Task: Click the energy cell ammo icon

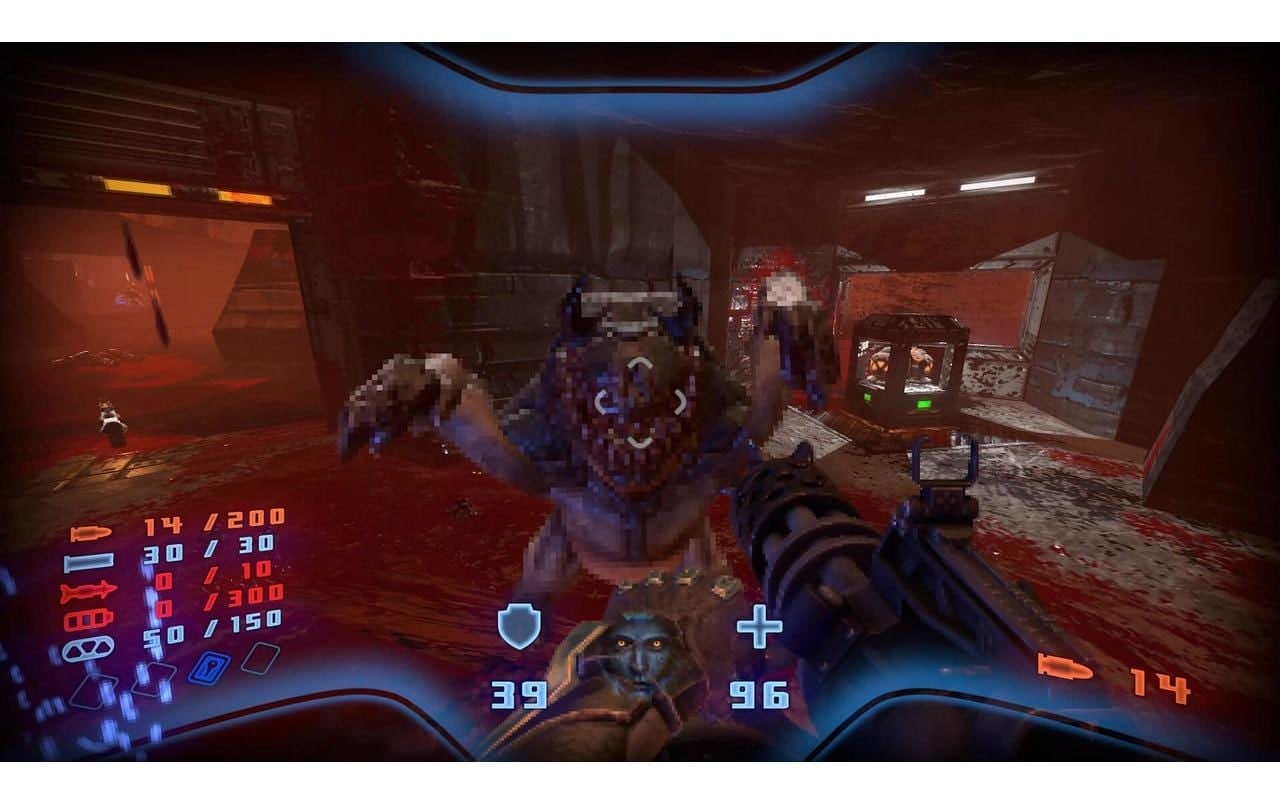Action: point(88,617)
